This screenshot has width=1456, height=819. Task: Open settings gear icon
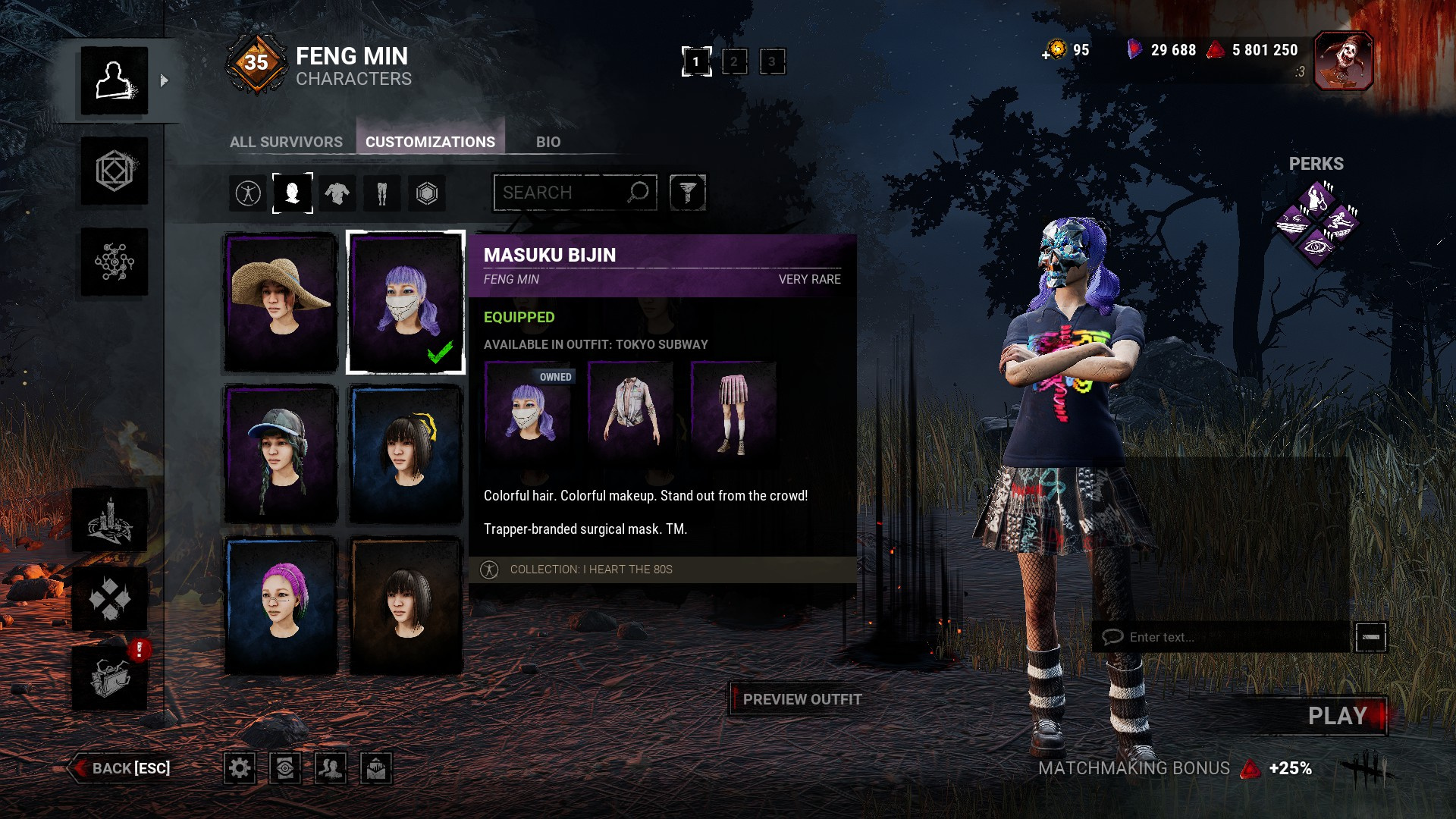pos(240,768)
